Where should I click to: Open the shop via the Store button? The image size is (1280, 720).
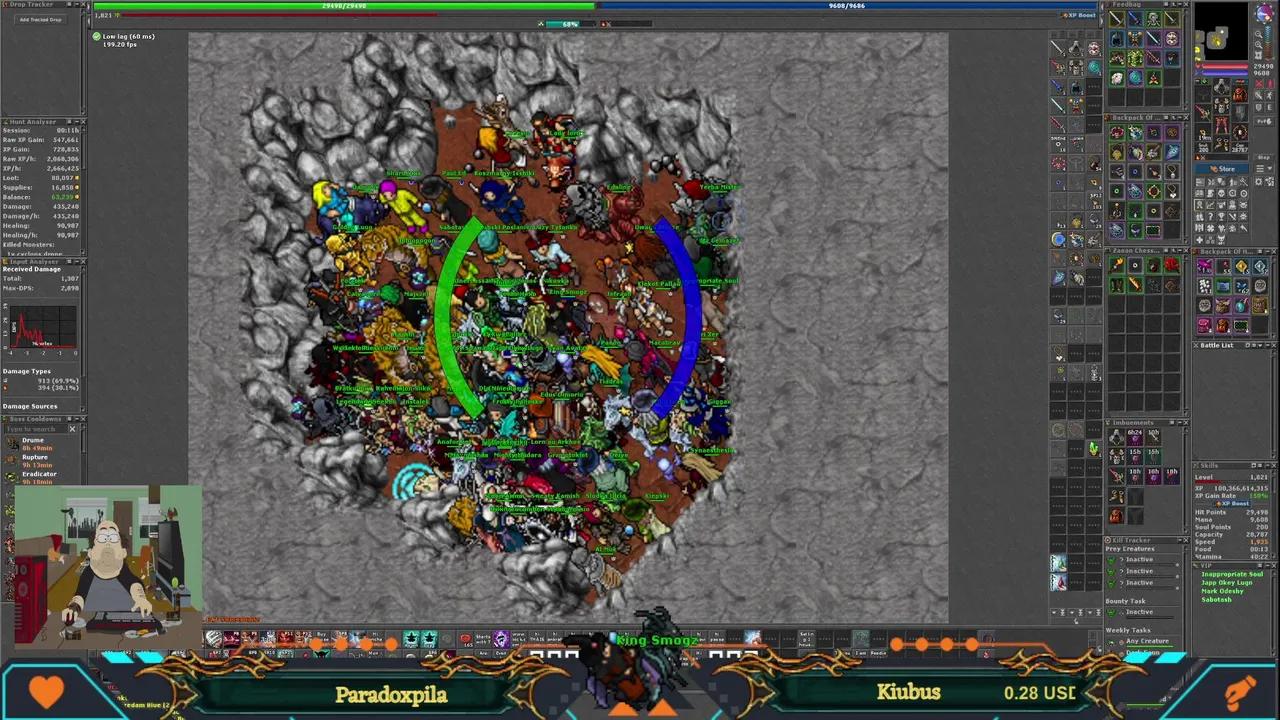click(x=1223, y=169)
